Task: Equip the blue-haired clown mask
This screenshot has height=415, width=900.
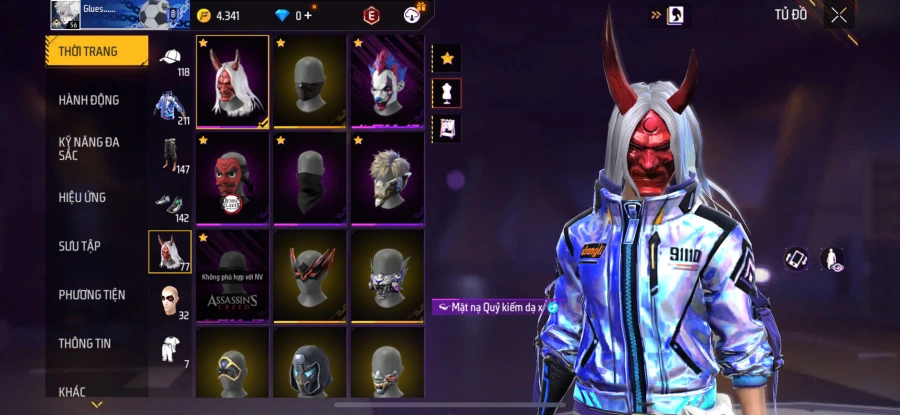Action: click(387, 82)
